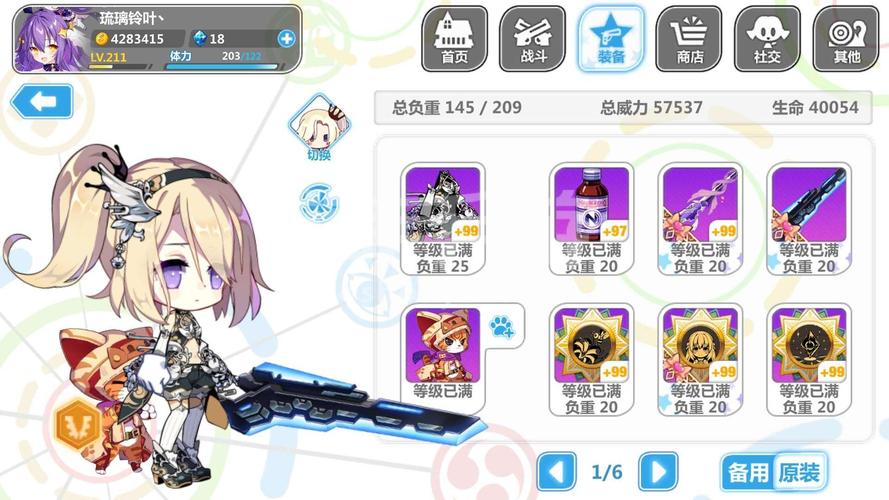Open the 其他 other menu tab

(x=846, y=38)
